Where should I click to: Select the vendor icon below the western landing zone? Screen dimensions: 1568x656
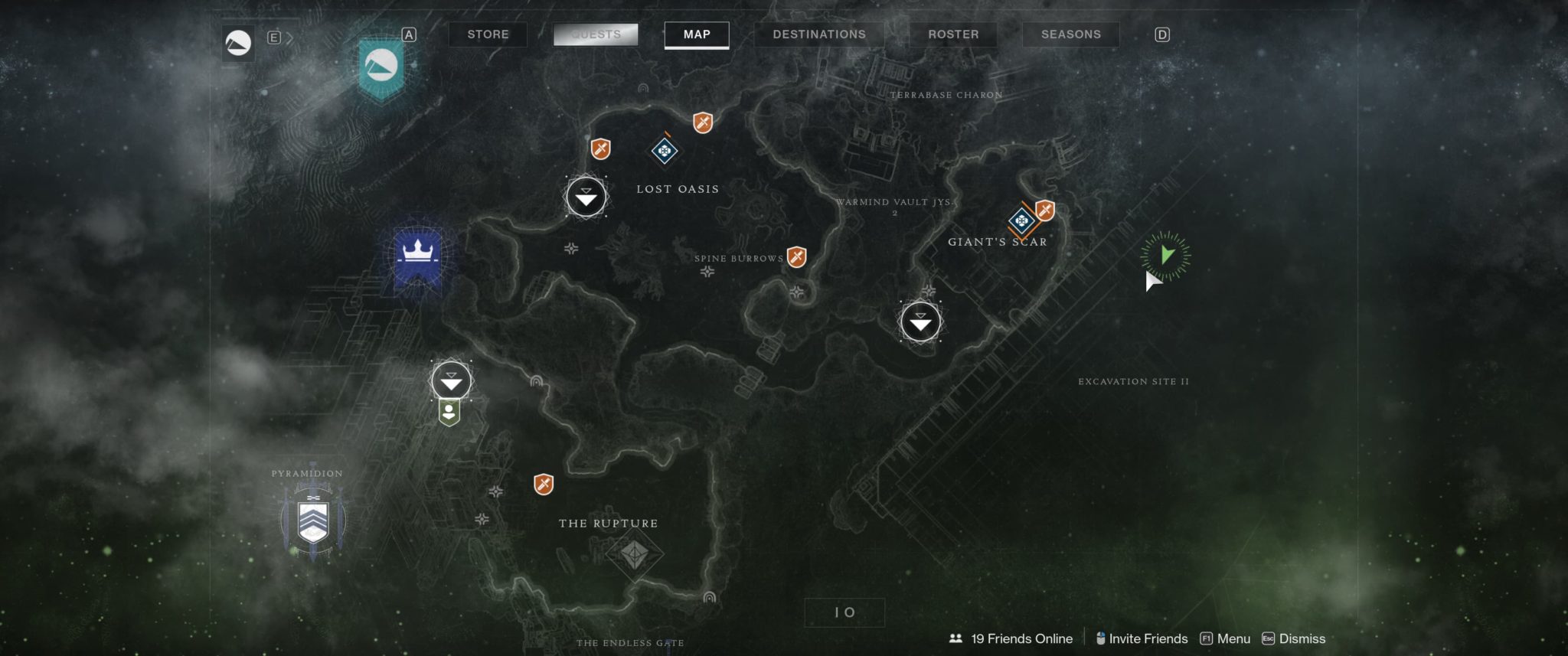450,414
